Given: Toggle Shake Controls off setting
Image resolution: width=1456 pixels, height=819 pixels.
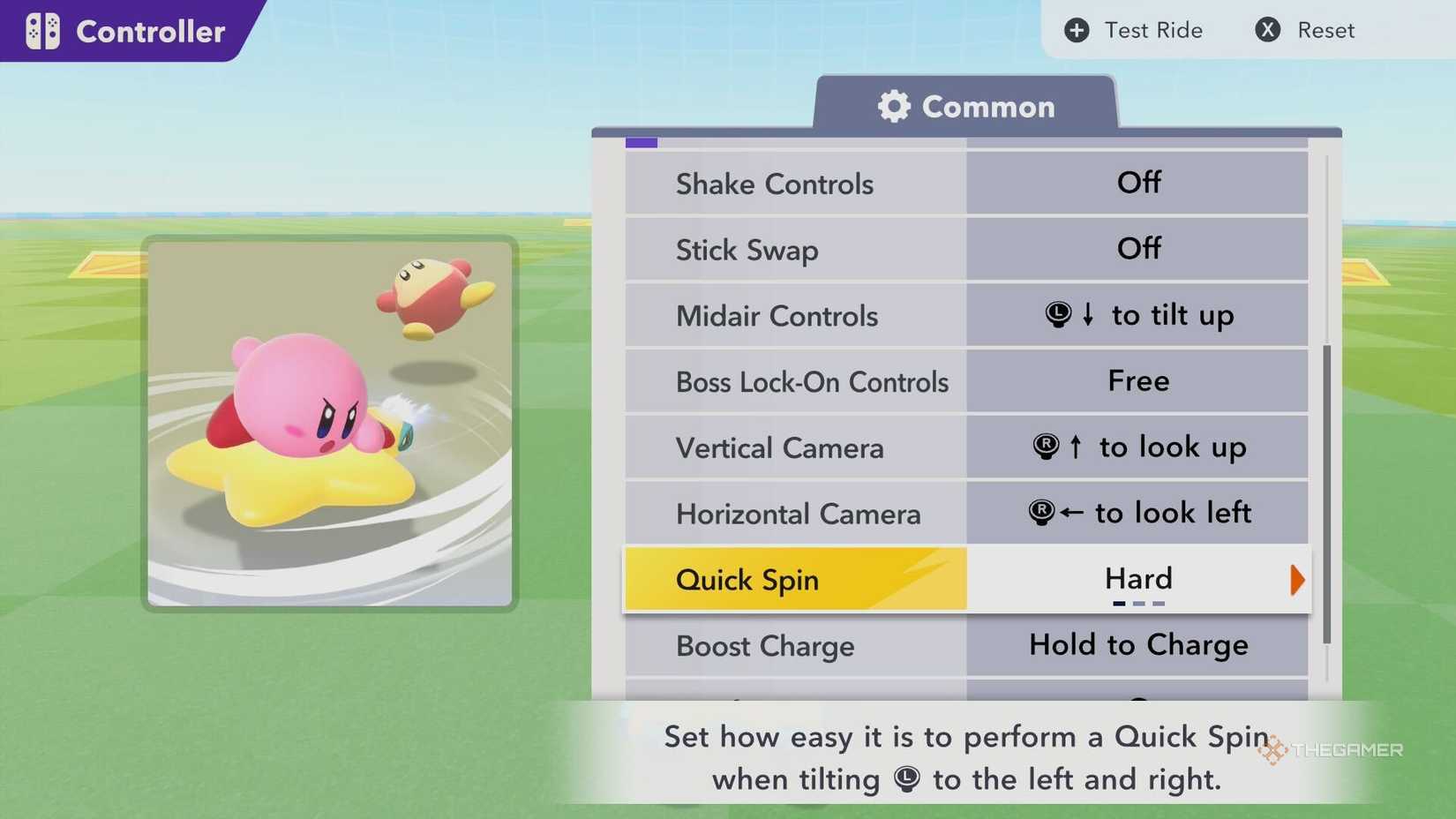Looking at the screenshot, I should pyautogui.click(x=1138, y=183).
